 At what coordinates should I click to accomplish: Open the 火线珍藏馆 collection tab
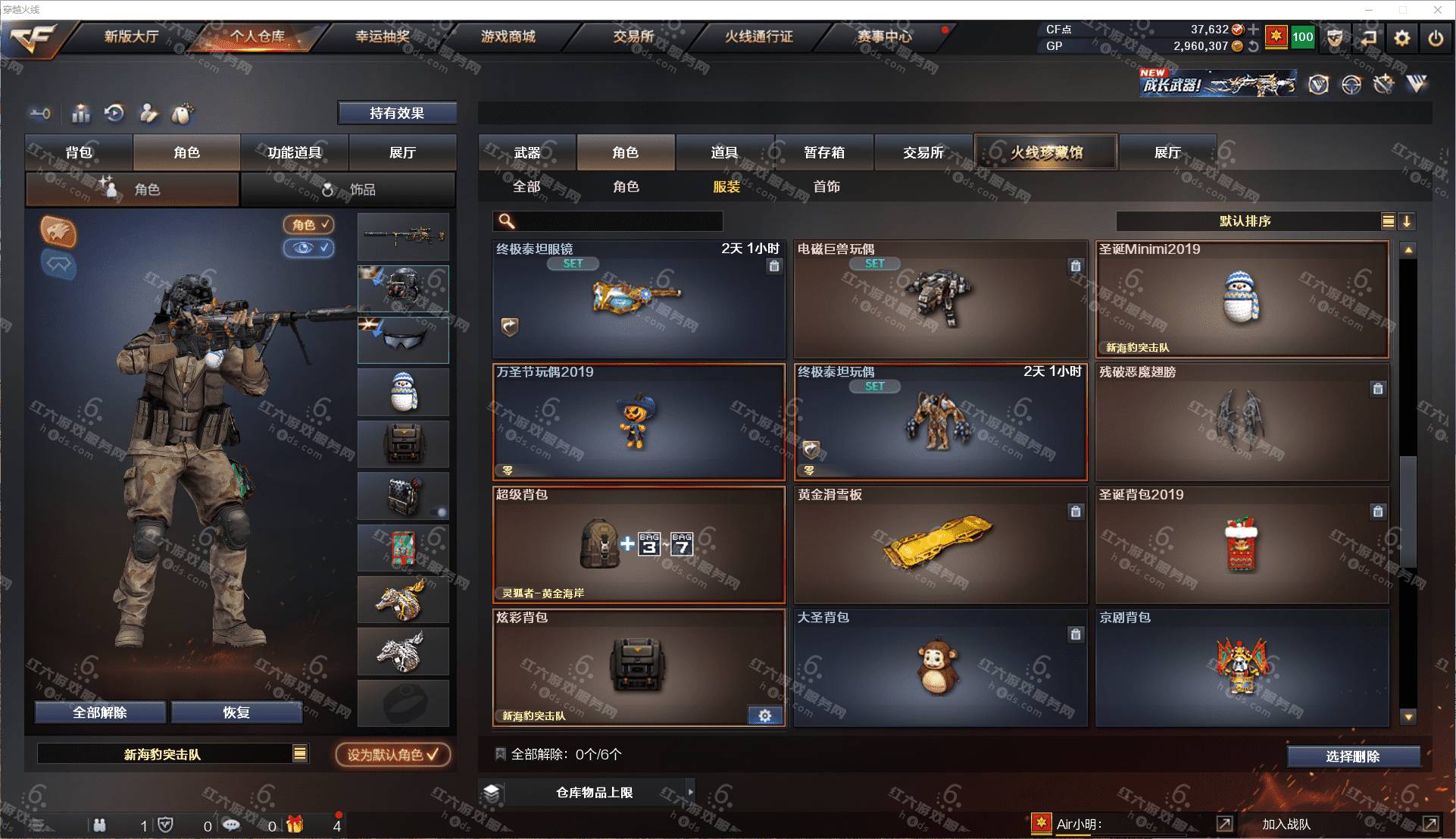point(1046,152)
